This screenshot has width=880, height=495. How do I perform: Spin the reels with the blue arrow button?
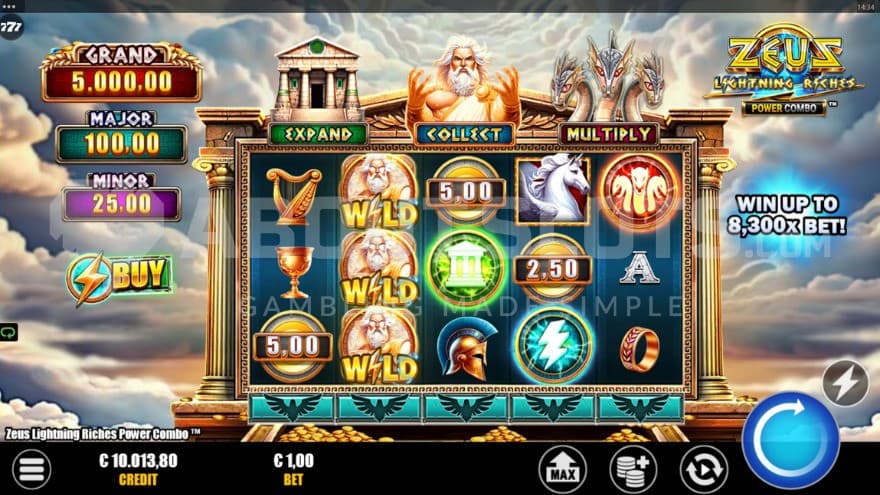pos(790,440)
